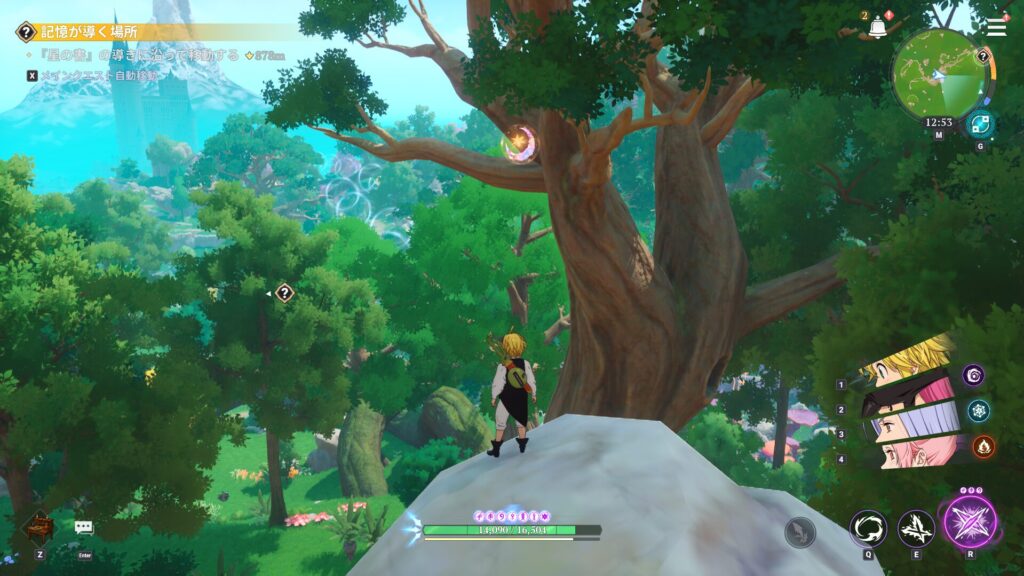Activate the swirling slash skill
The height and width of the screenshot is (576, 1024).
(x=868, y=528)
